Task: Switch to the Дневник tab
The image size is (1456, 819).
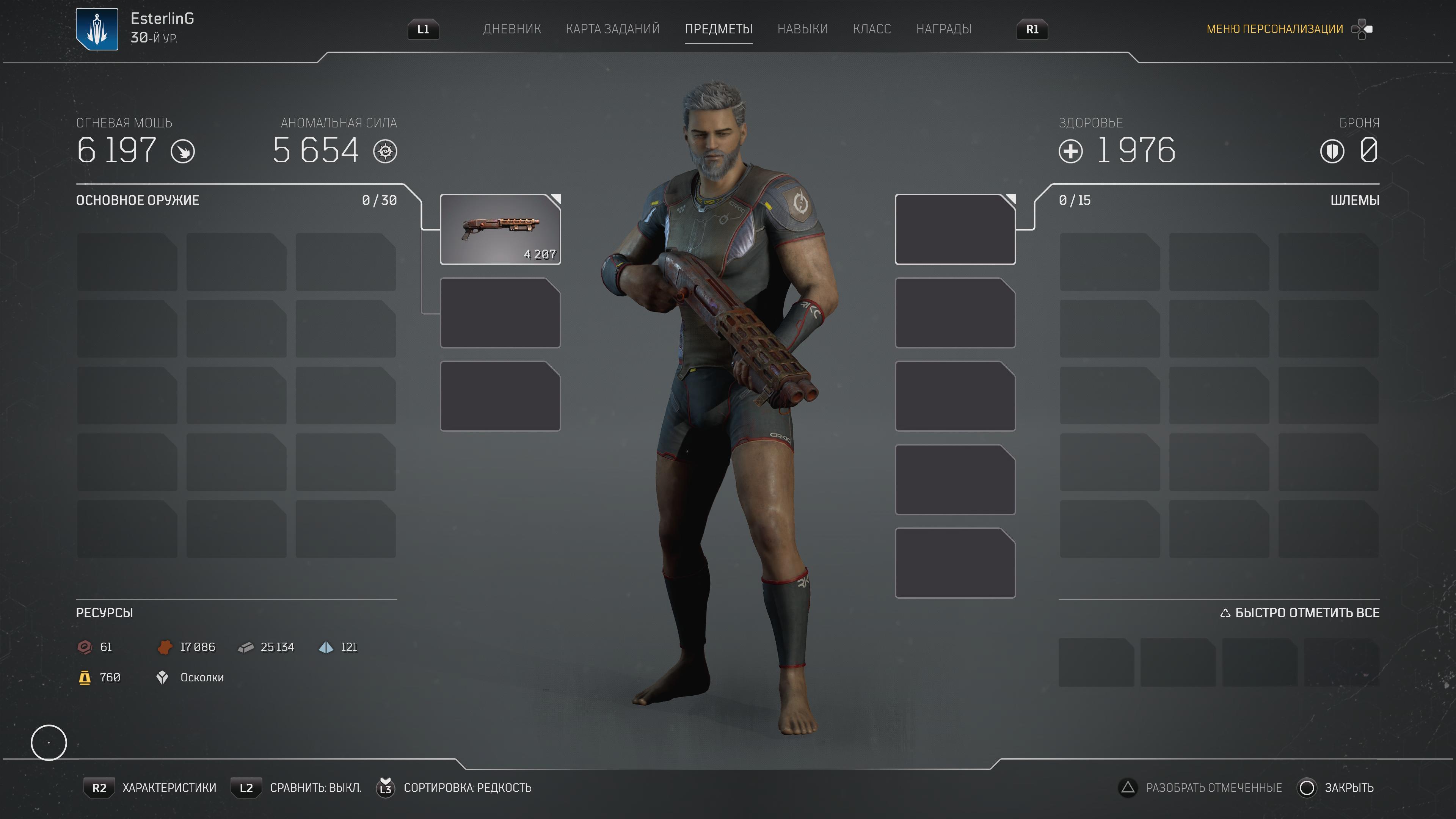Action: point(511,29)
